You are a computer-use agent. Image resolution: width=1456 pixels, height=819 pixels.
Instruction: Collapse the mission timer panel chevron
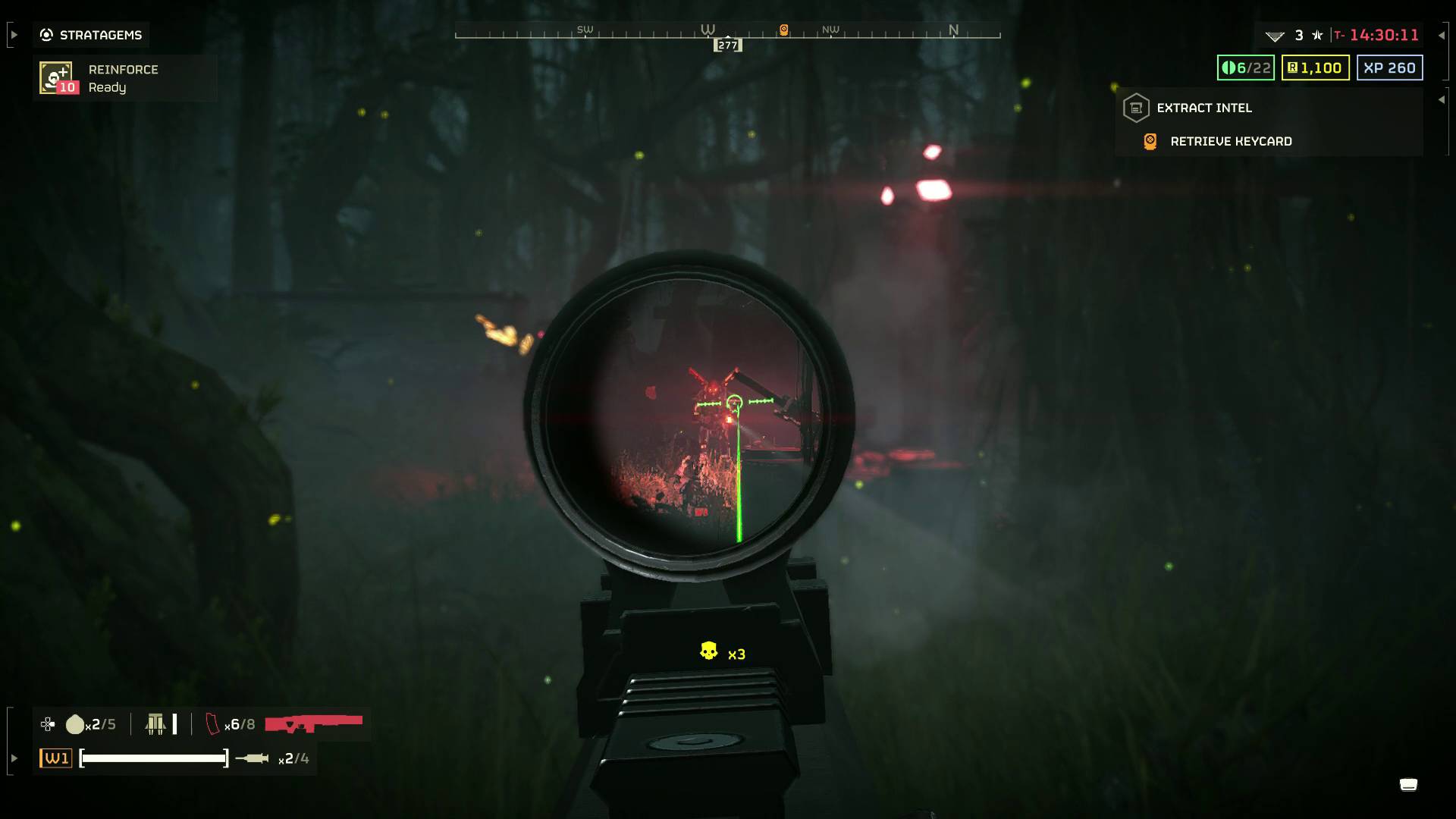[1437, 34]
